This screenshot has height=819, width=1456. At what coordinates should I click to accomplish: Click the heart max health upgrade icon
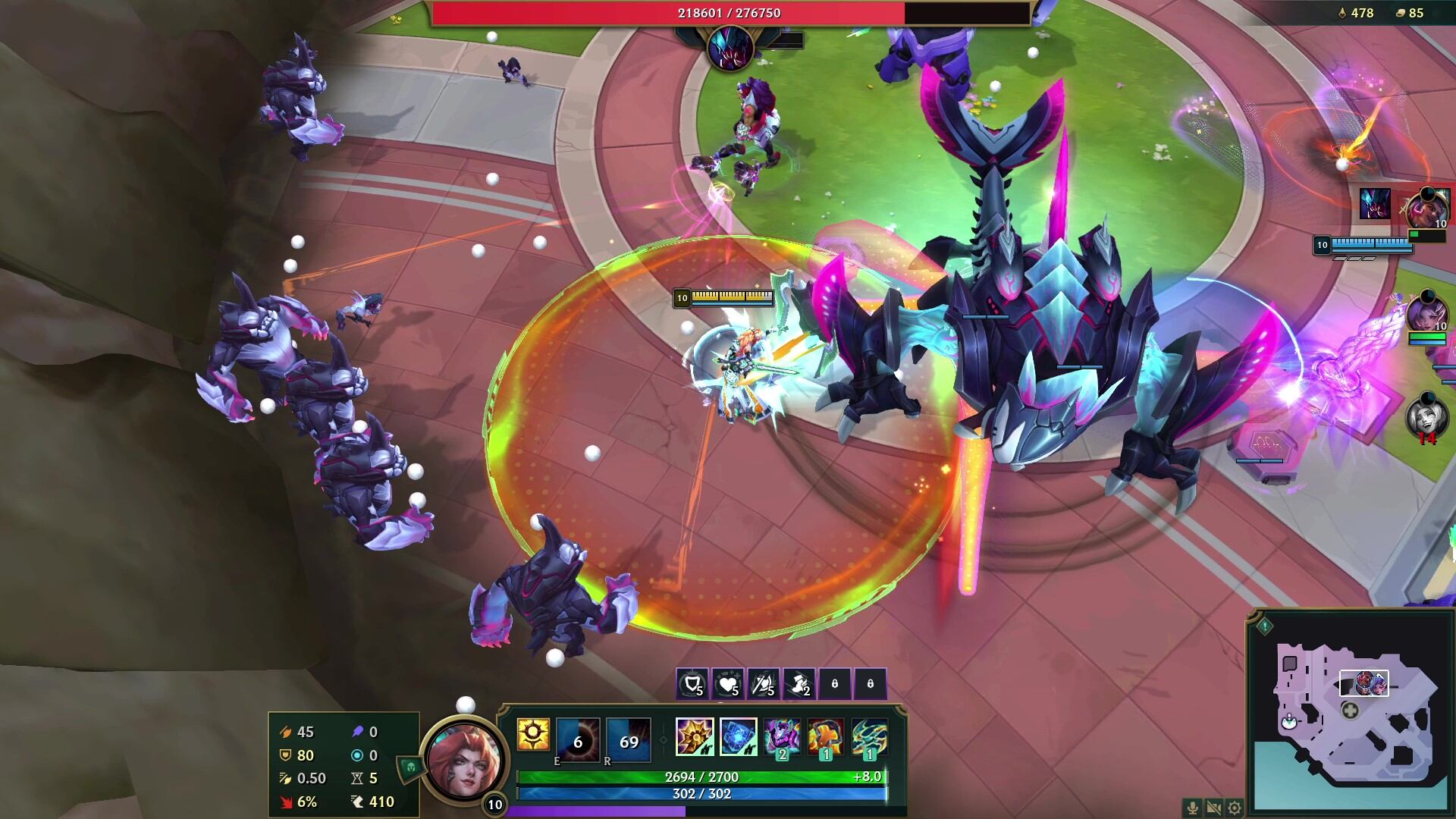[x=727, y=683]
